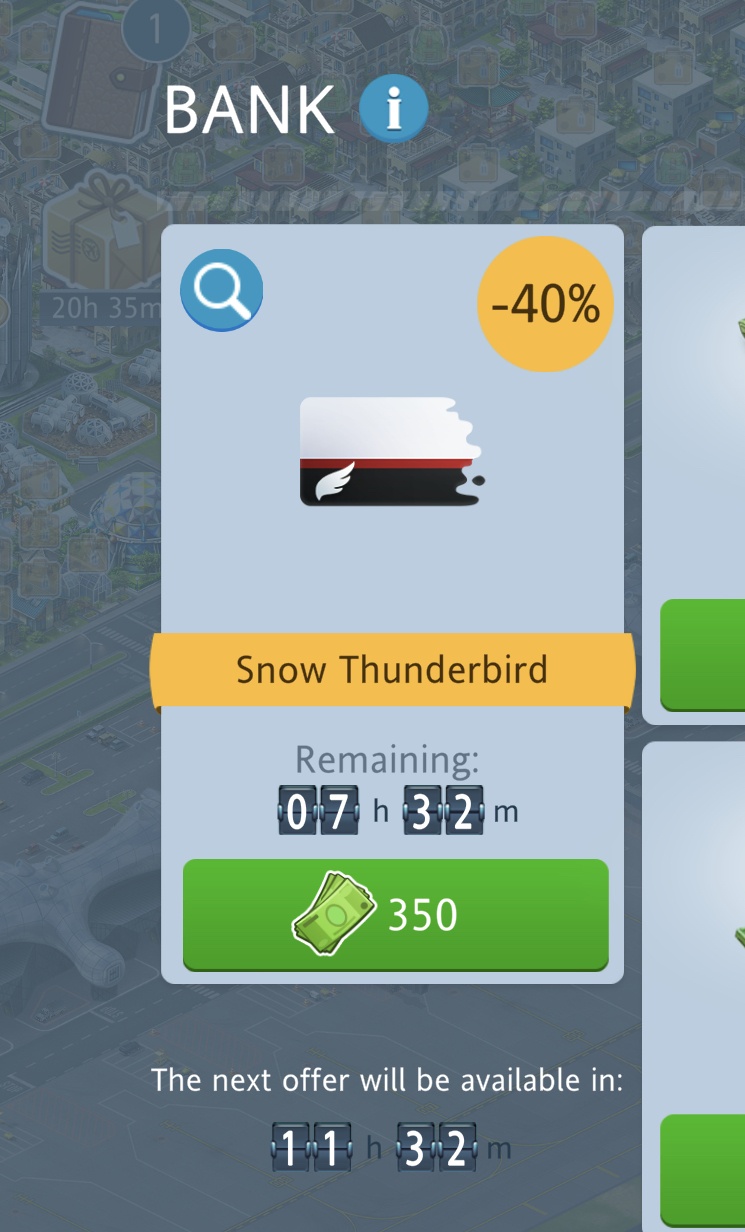Inspect offer with the magnifying glass
This screenshot has height=1232, width=745.
pyautogui.click(x=221, y=290)
